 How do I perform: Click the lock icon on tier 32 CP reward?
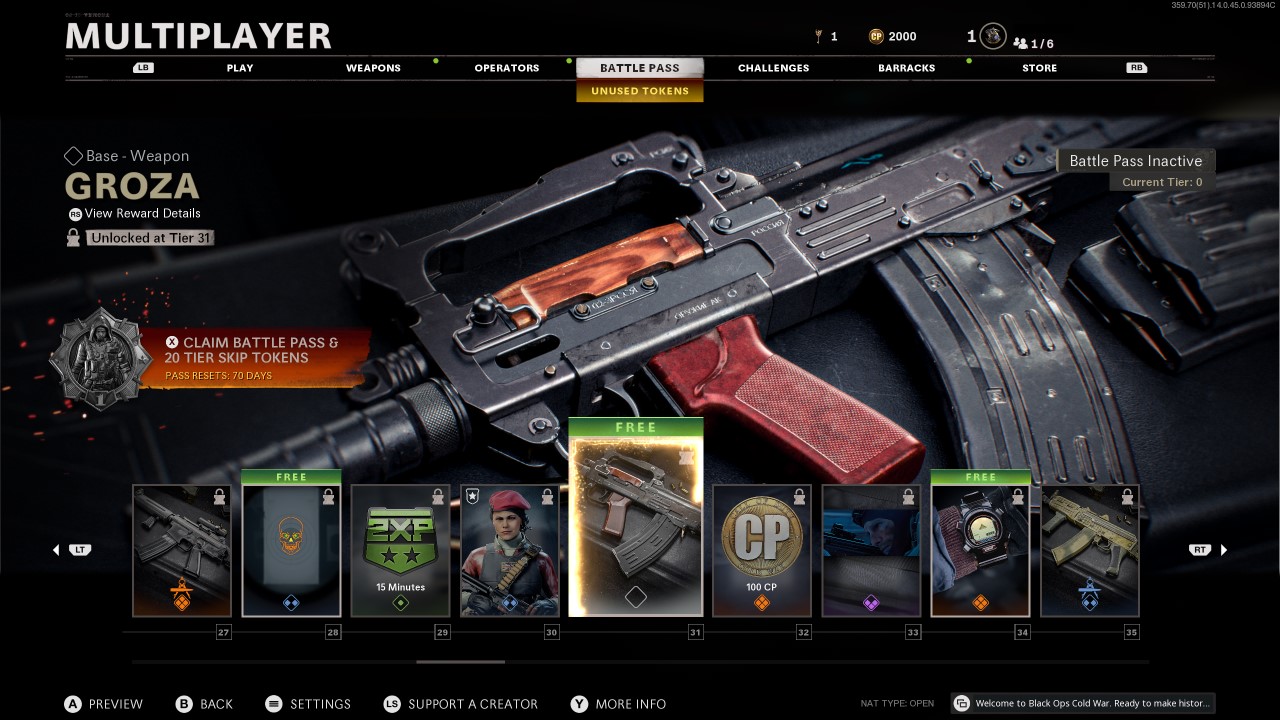tap(798, 498)
